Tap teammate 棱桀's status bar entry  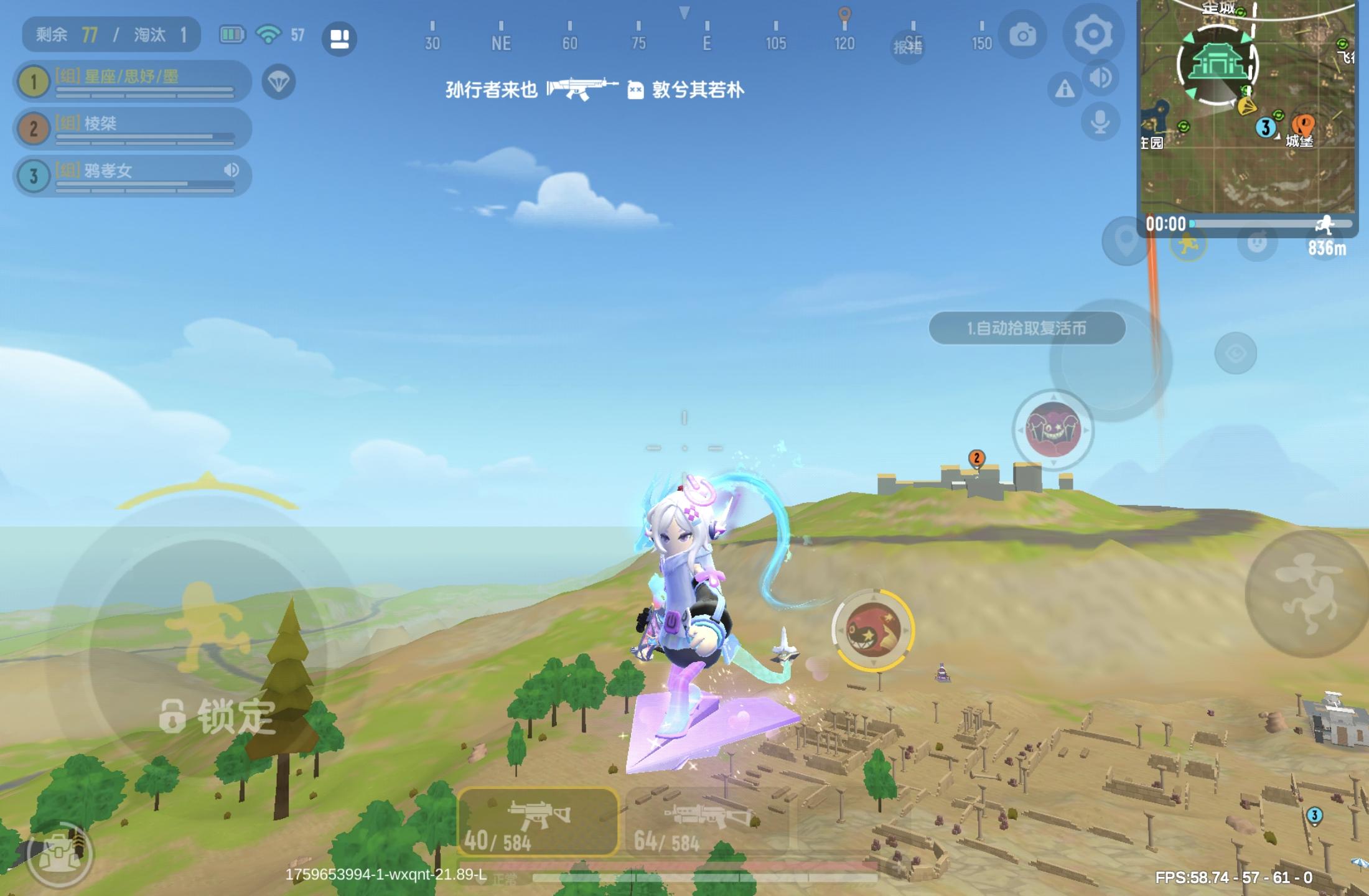131,129
